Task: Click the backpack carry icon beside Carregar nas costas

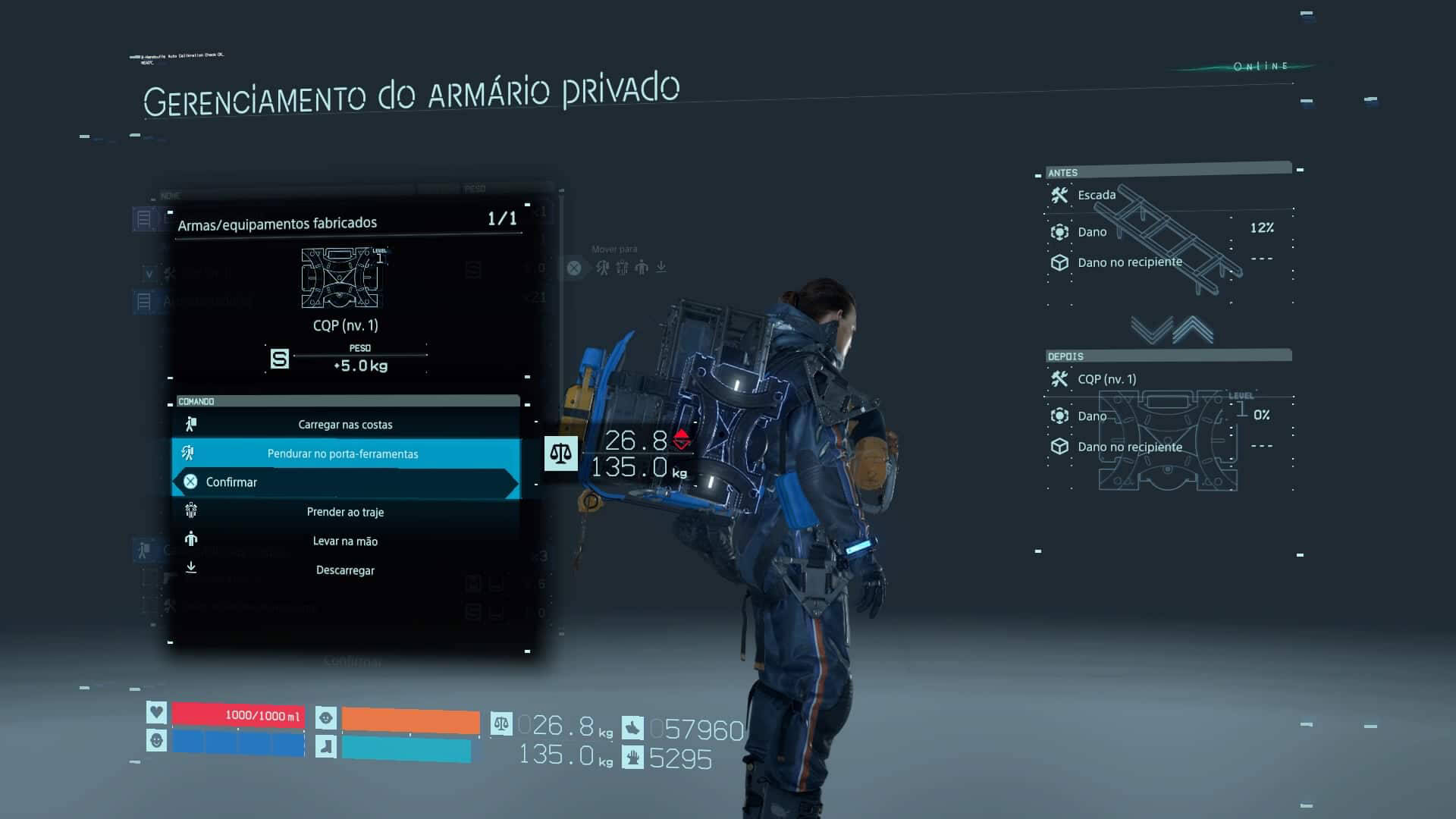Action: tap(191, 424)
